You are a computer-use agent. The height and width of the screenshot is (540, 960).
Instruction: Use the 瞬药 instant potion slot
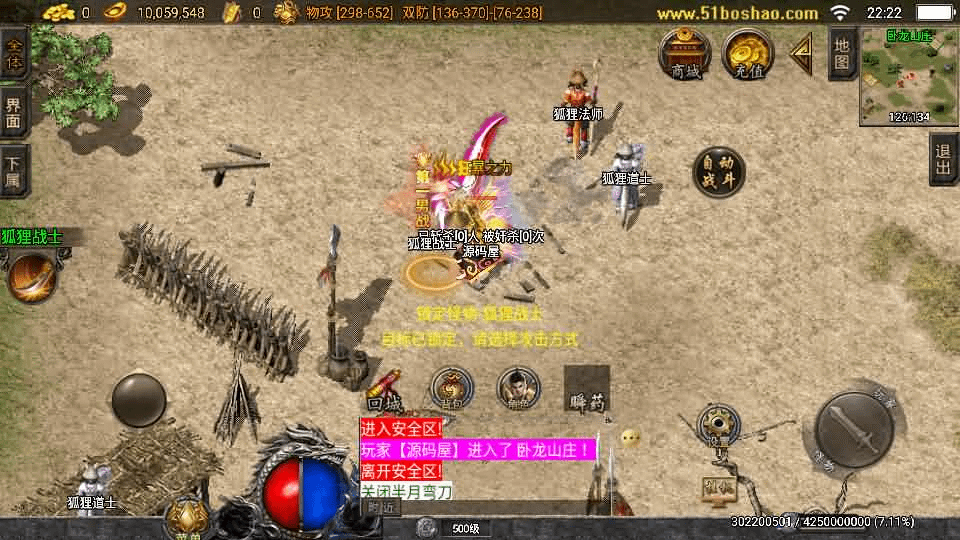(586, 389)
